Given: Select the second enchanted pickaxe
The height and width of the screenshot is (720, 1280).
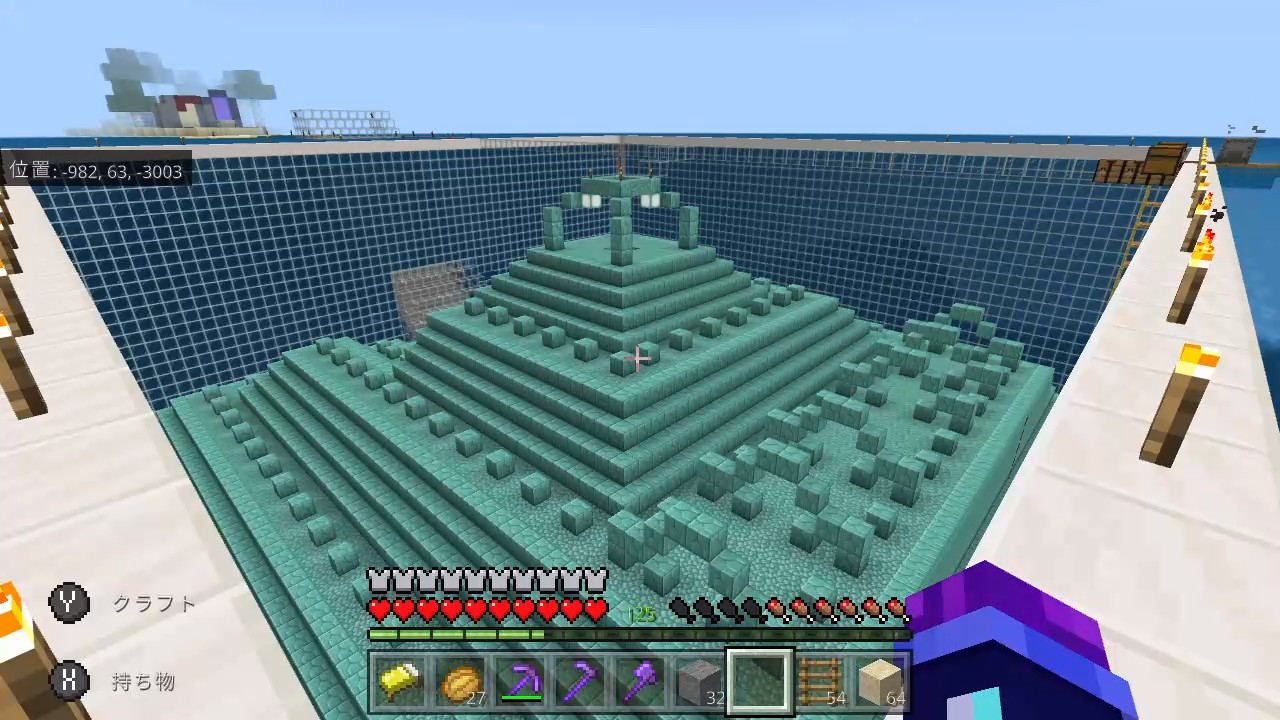Looking at the screenshot, I should 580,680.
